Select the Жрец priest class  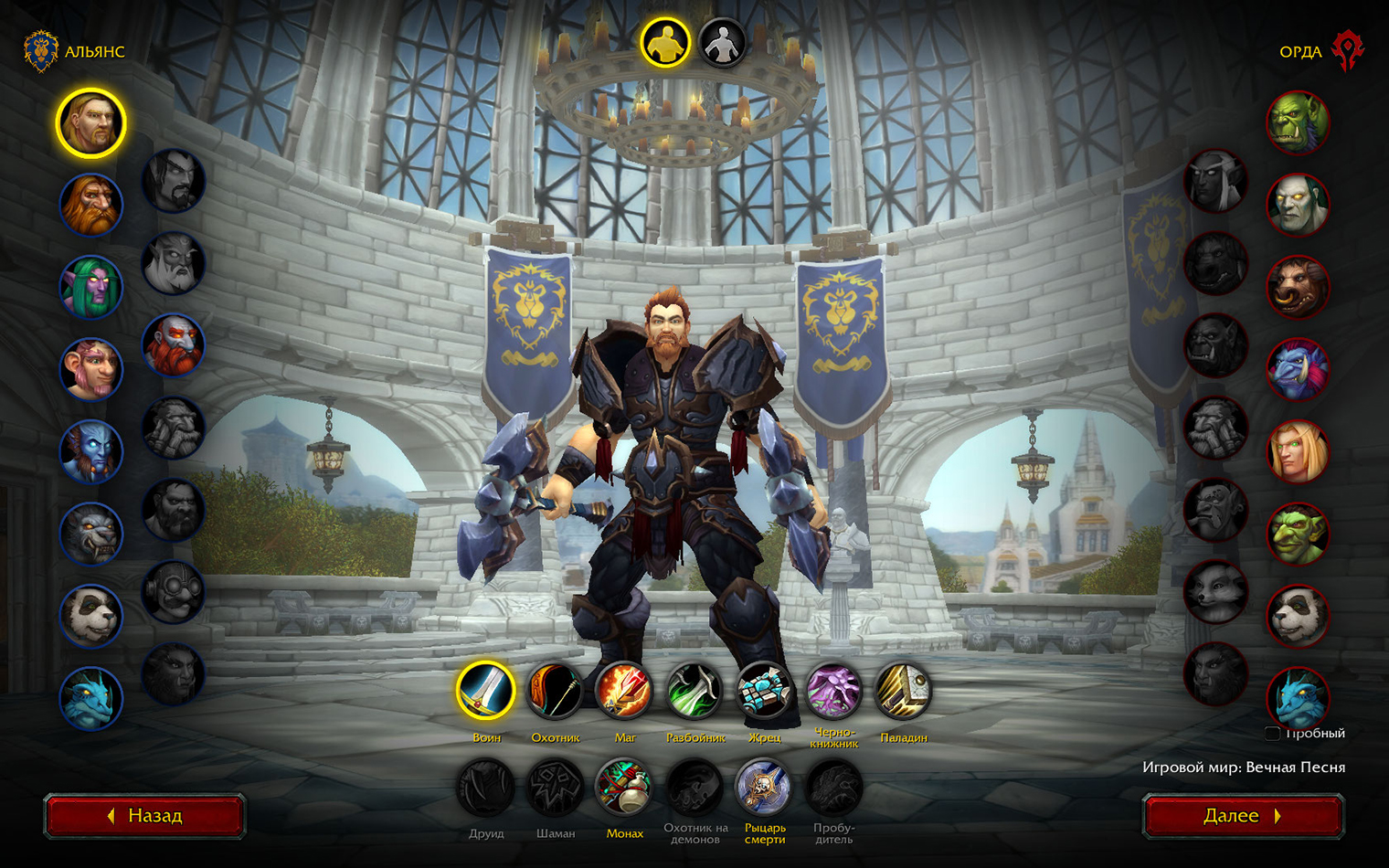(764, 691)
